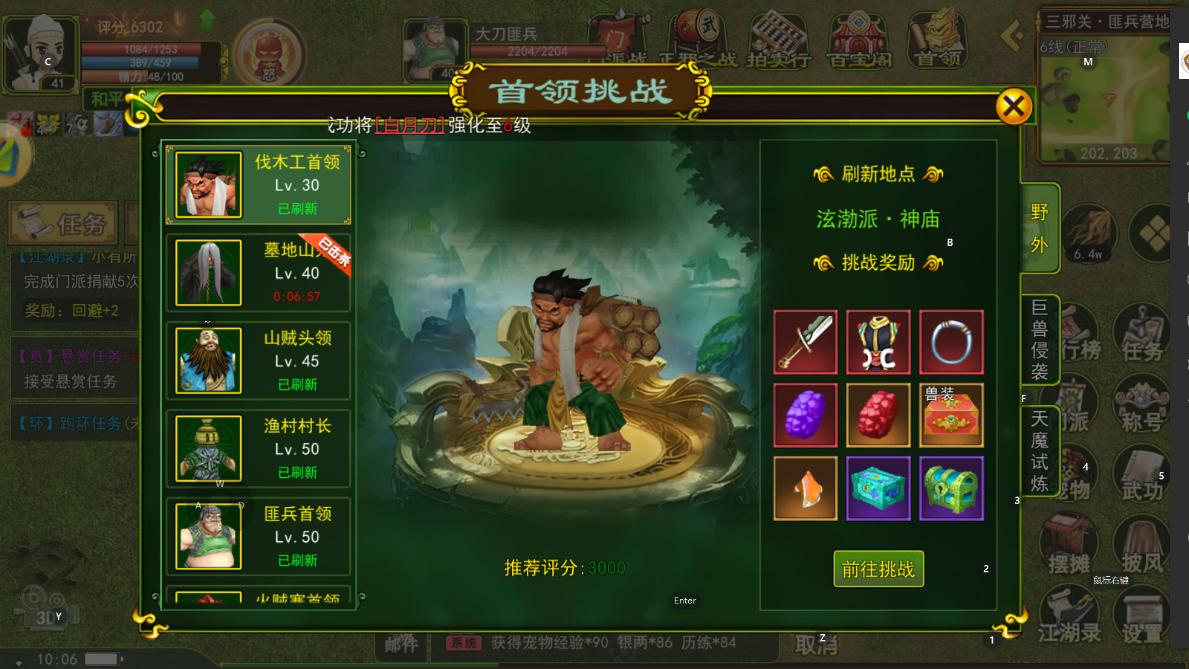
Task: Switch to the 天魔试炼 tab
Action: (x=1040, y=450)
